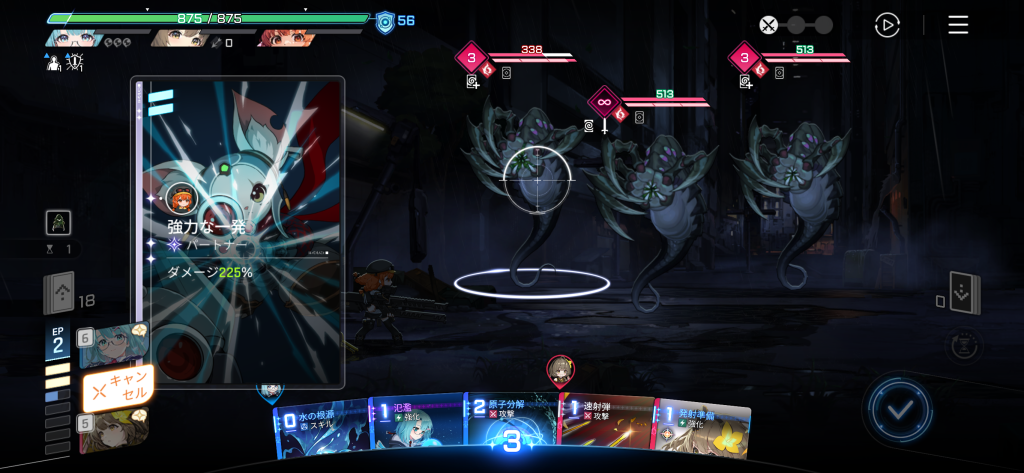Image resolution: width=1024 pixels, height=473 pixels.
Task: Confirm the action with the checkmark button
Action: click(900, 409)
